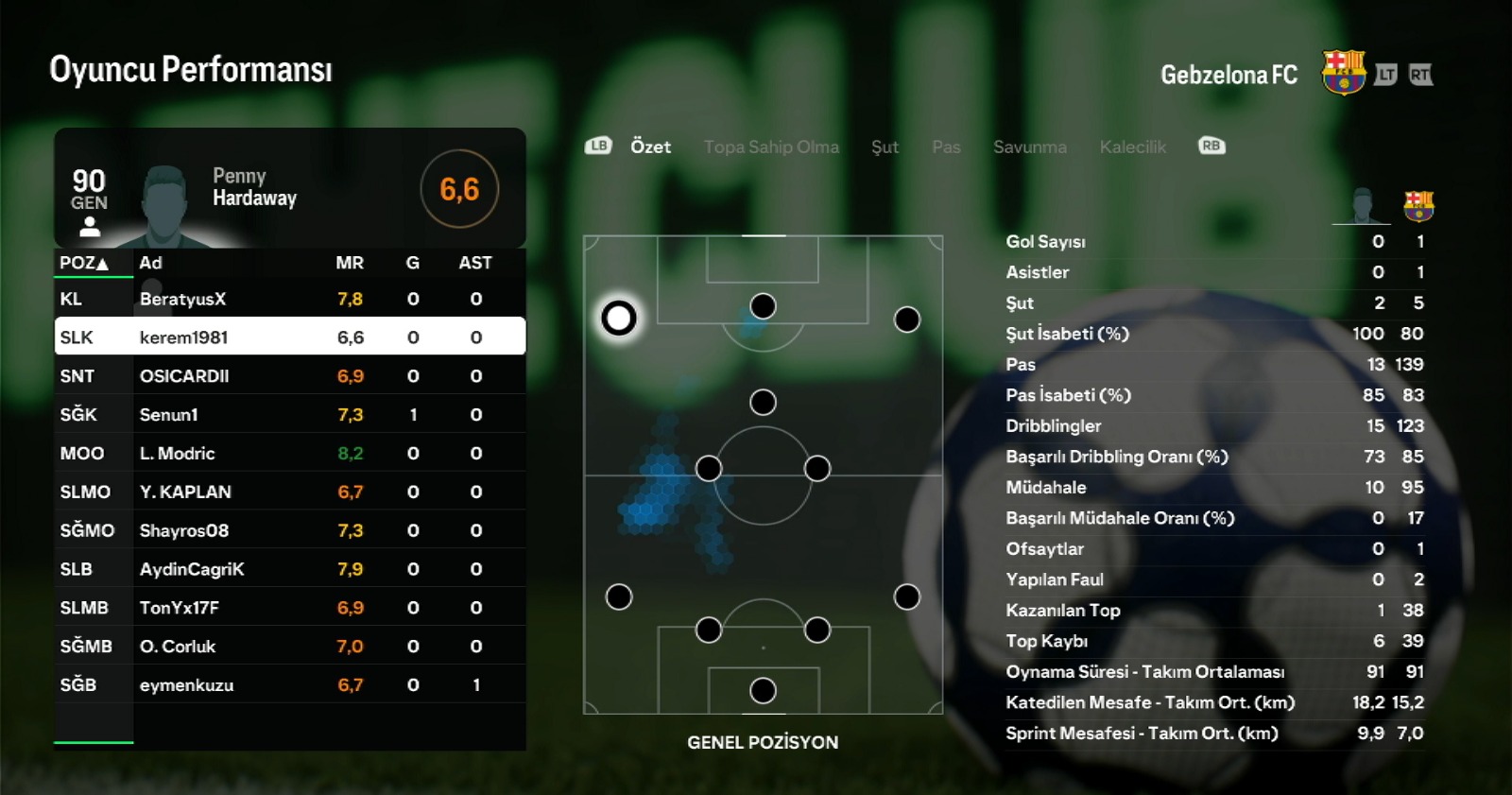Select the Pas tab
1512x795 pixels.
click(946, 147)
